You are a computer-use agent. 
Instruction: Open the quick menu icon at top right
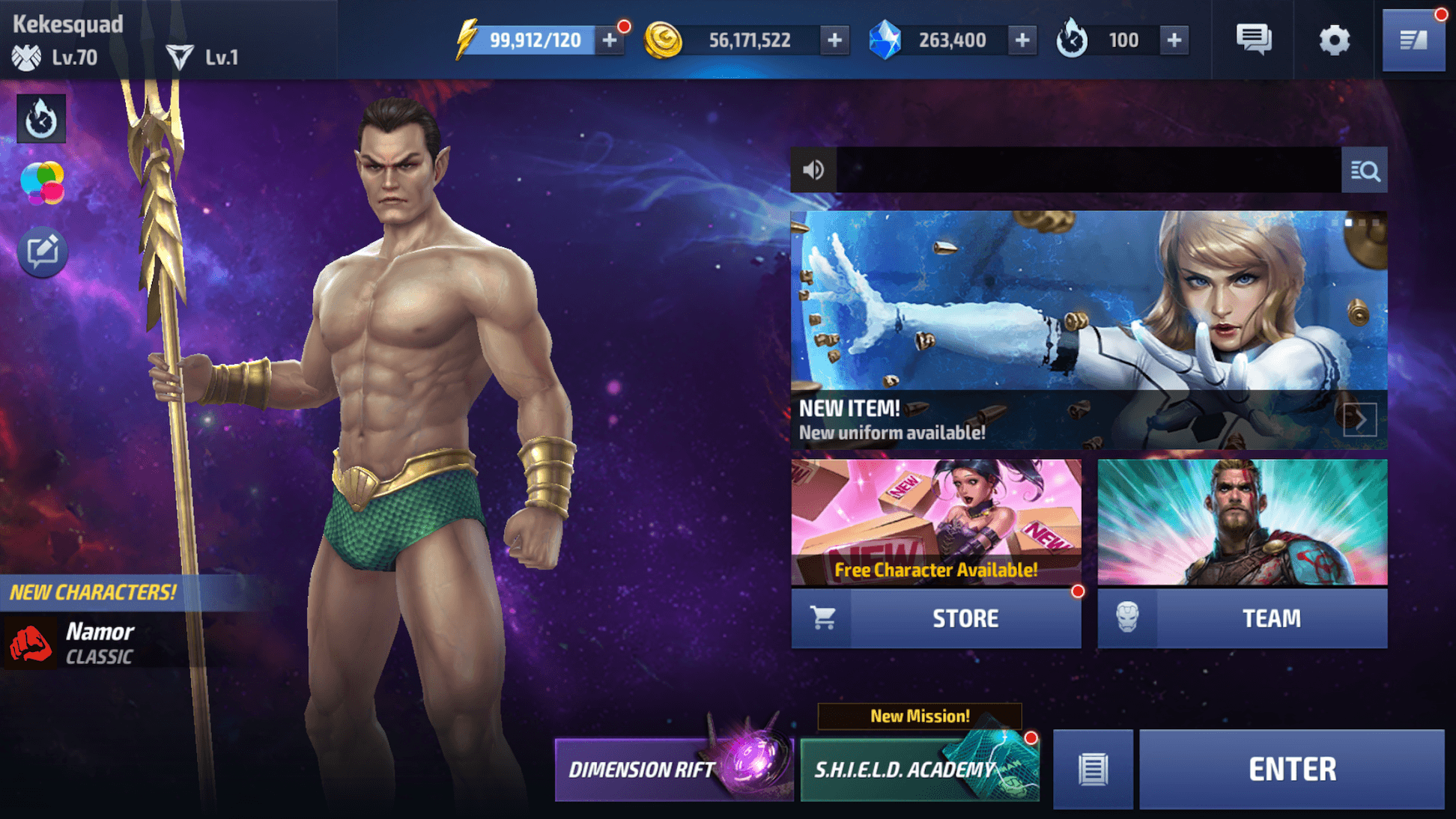[x=1414, y=40]
